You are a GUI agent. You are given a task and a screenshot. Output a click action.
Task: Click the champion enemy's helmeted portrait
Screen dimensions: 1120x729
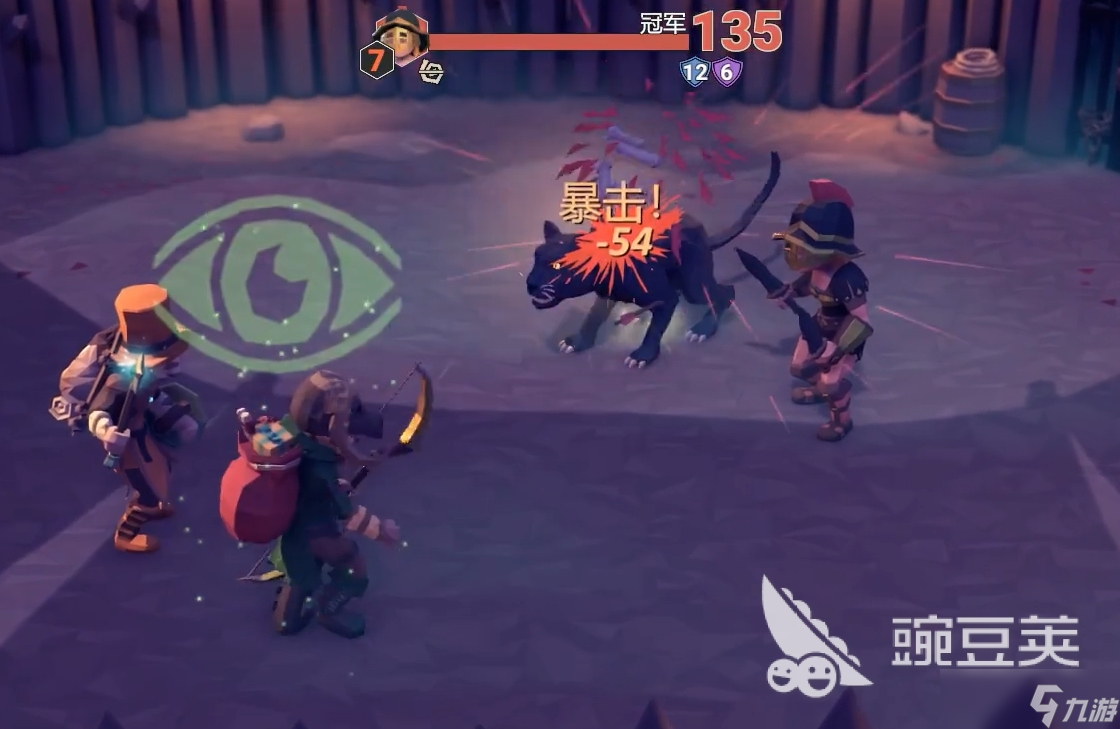(x=402, y=35)
